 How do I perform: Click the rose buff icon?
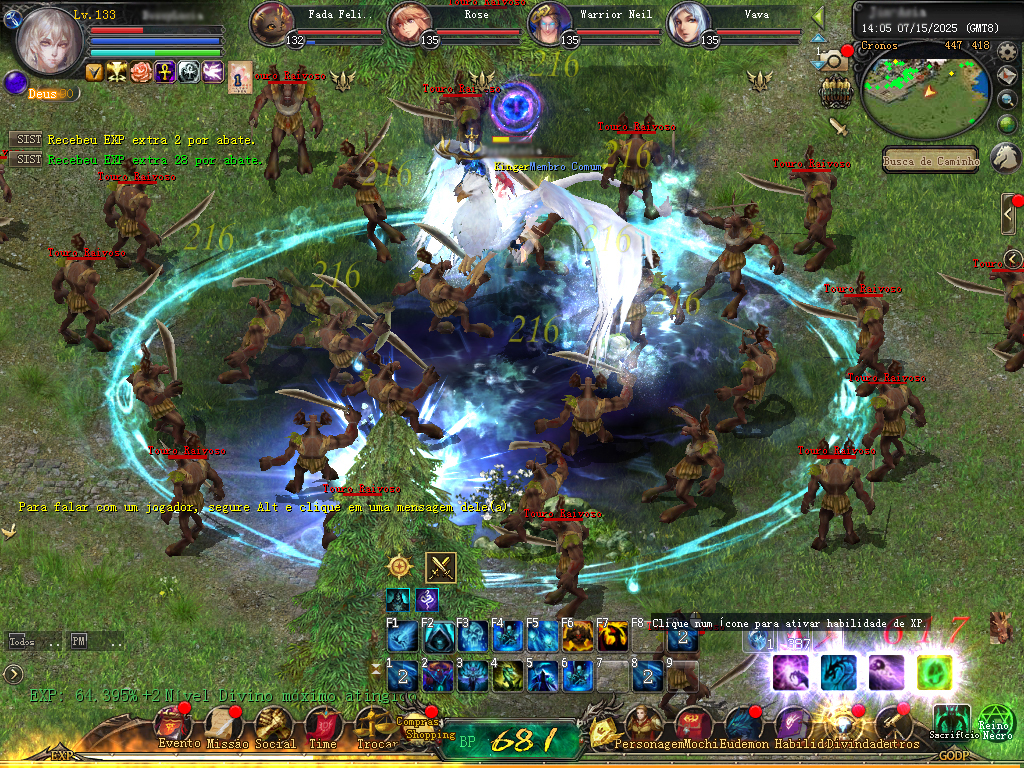[x=143, y=72]
